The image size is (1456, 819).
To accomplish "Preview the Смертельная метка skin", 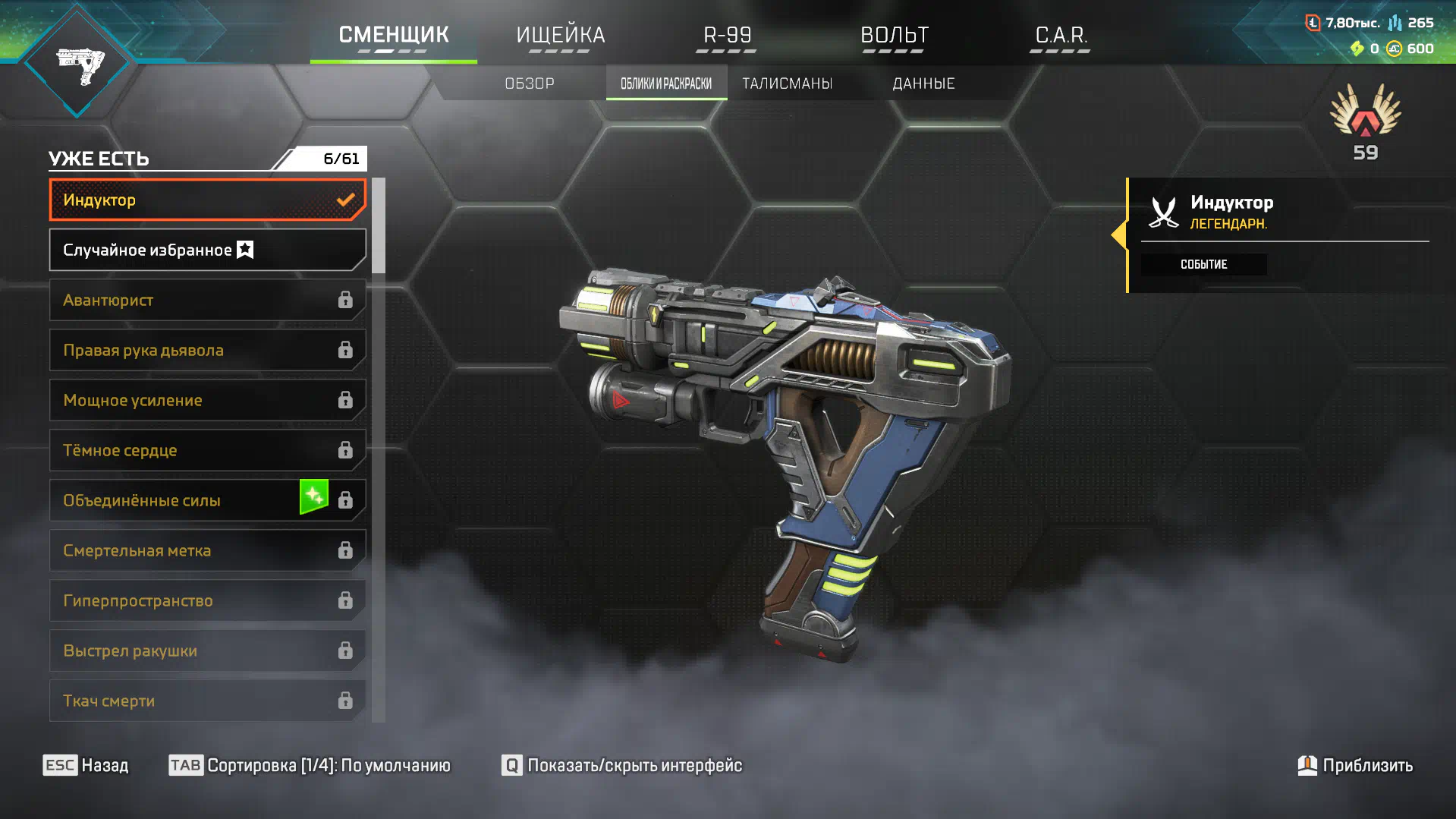I will tap(207, 550).
